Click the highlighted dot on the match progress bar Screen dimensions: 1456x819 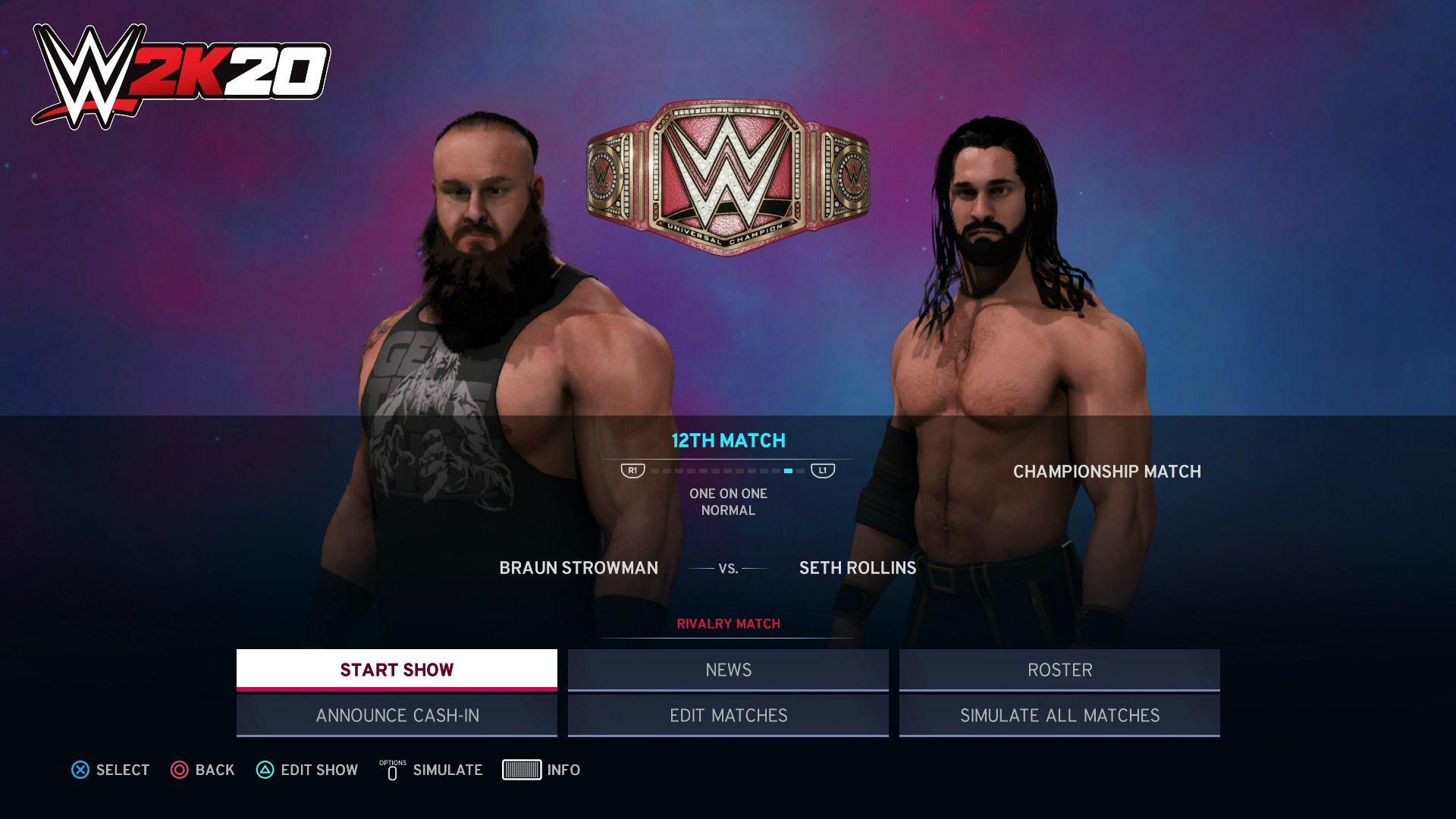coord(789,470)
